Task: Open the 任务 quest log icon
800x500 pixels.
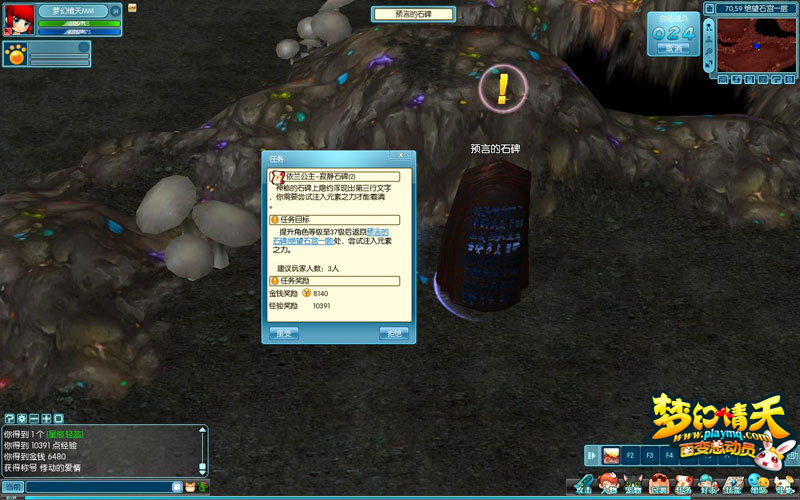Action: [683, 485]
